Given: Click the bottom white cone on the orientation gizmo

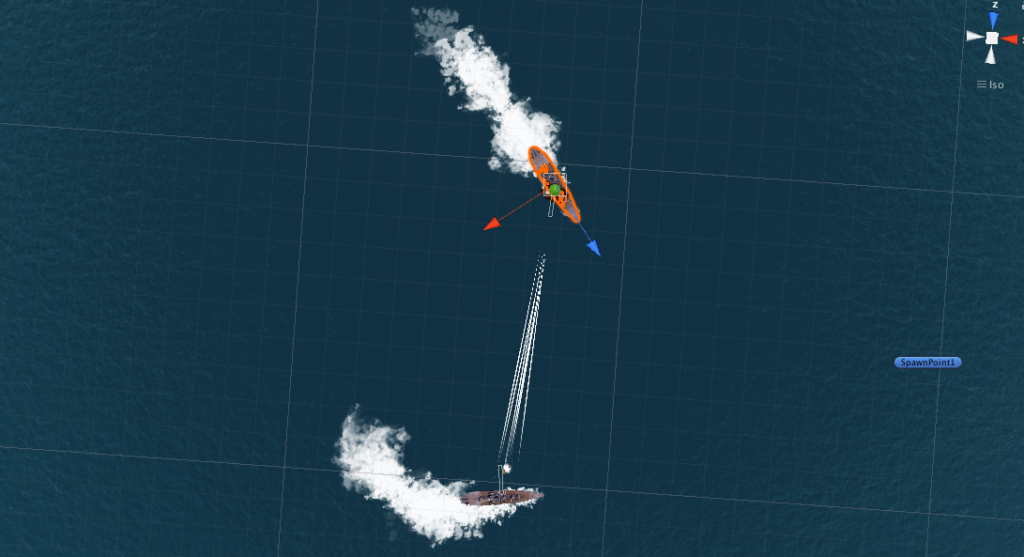Looking at the screenshot, I should point(992,55).
